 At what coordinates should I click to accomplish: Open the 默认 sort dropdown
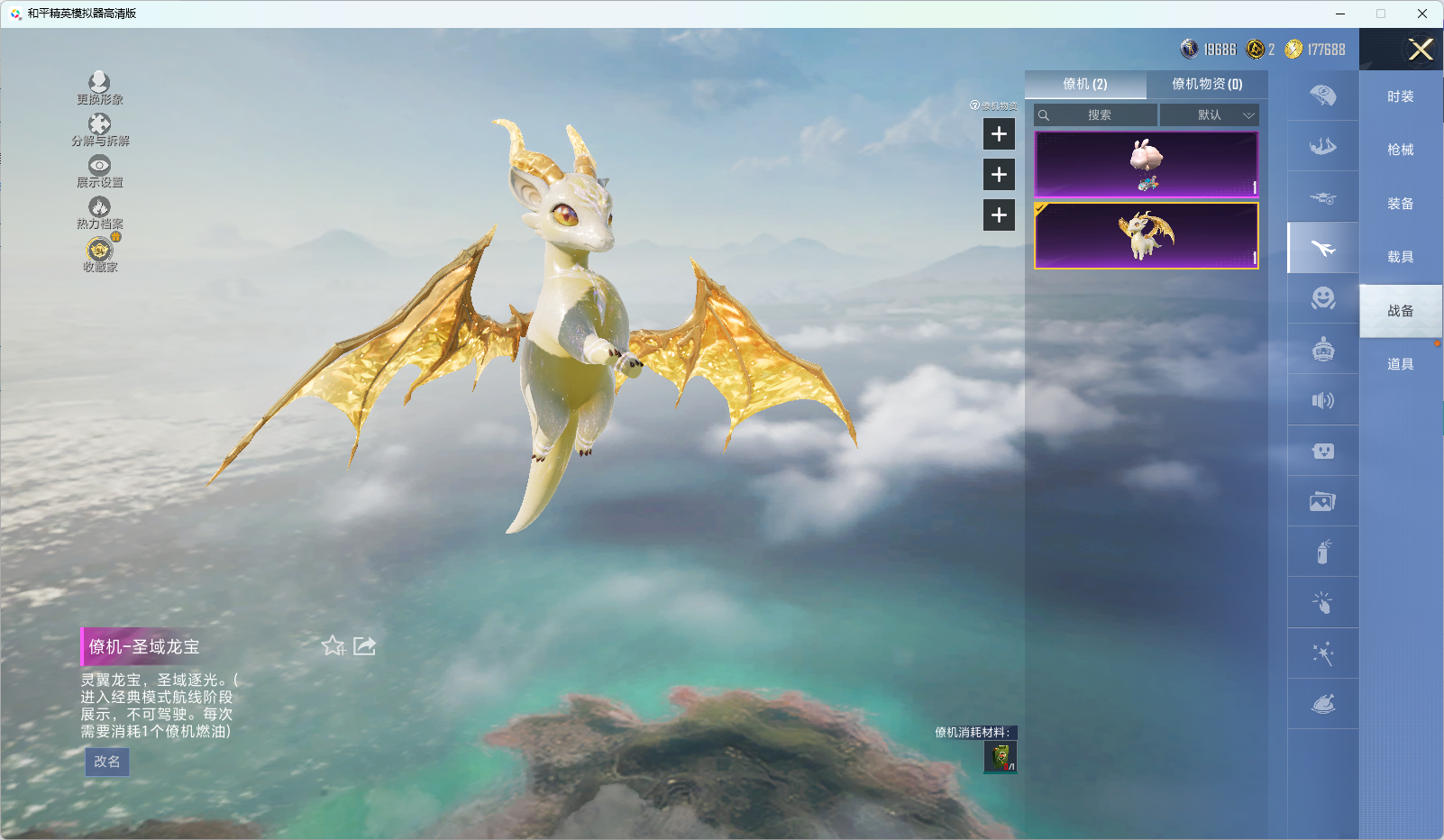[x=1209, y=115]
